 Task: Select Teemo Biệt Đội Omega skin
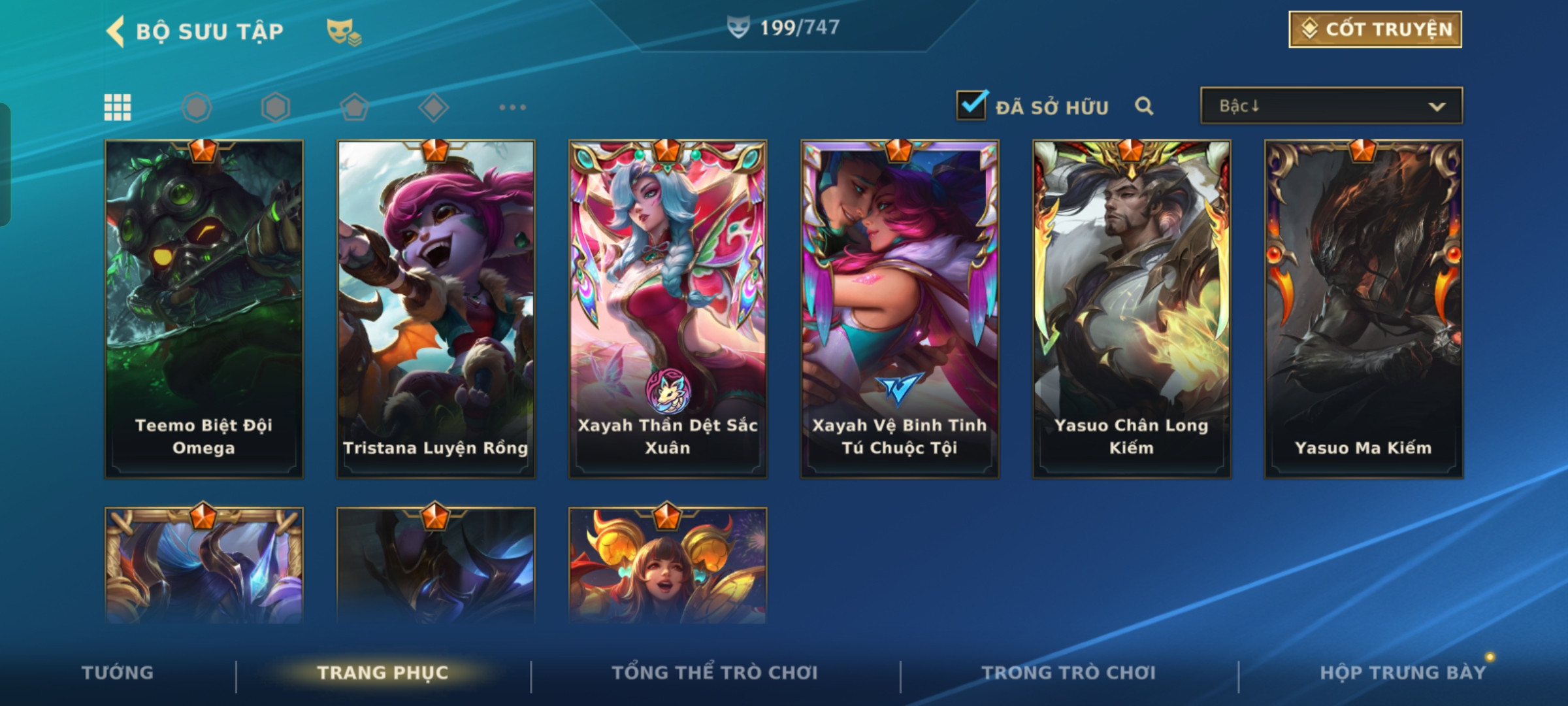(x=204, y=309)
